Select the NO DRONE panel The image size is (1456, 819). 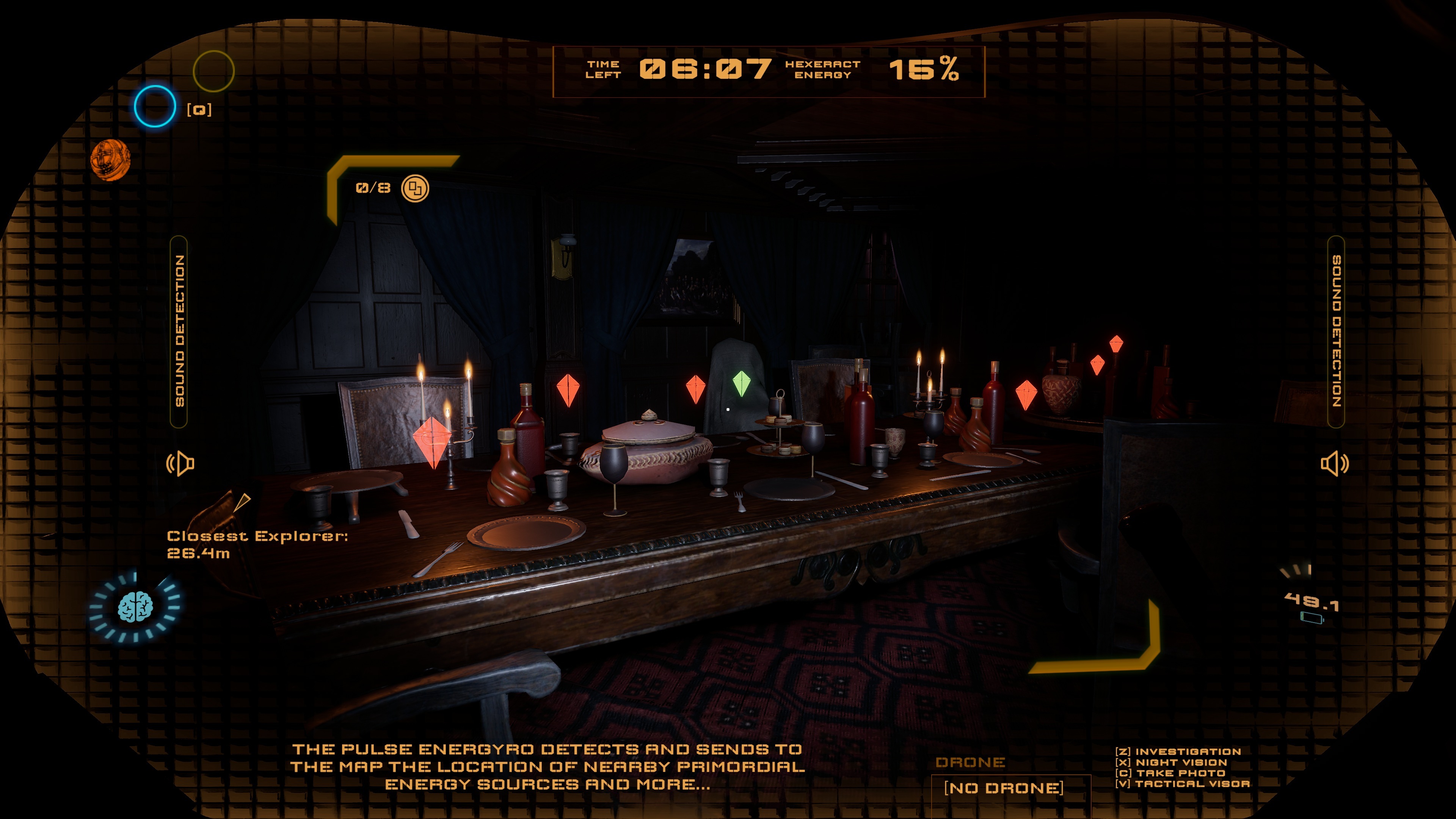[x=1003, y=788]
